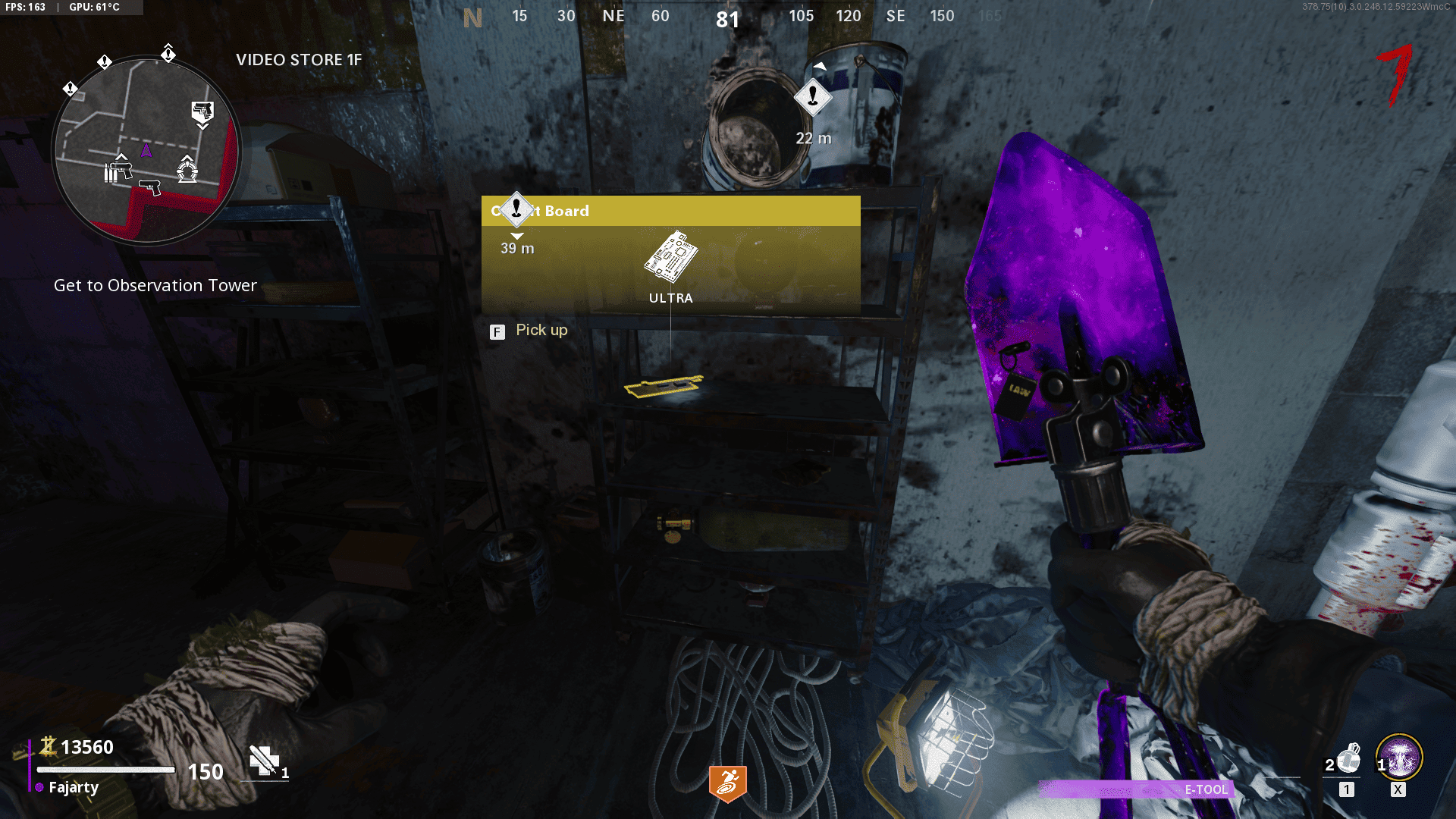The width and height of the screenshot is (1456, 819).
Task: Expand the arrow above the ammo crate marker
Action: (x=121, y=156)
